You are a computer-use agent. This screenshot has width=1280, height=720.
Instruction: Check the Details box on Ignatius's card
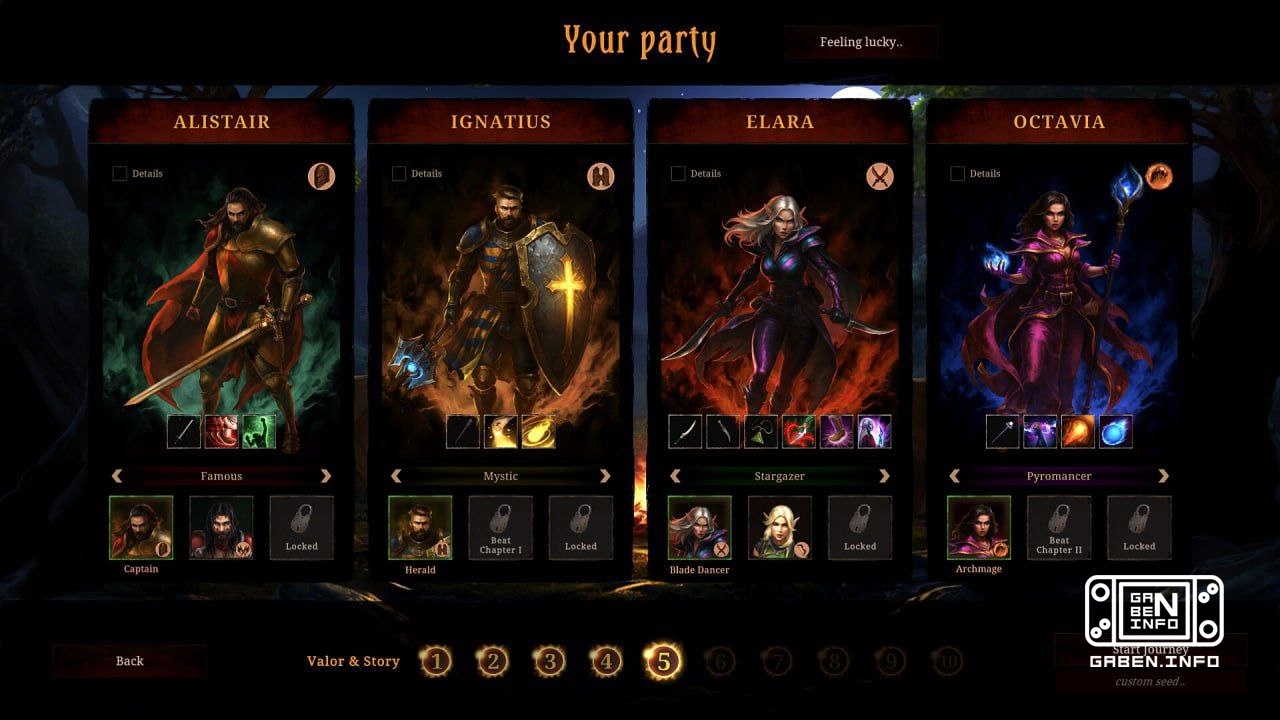397,173
